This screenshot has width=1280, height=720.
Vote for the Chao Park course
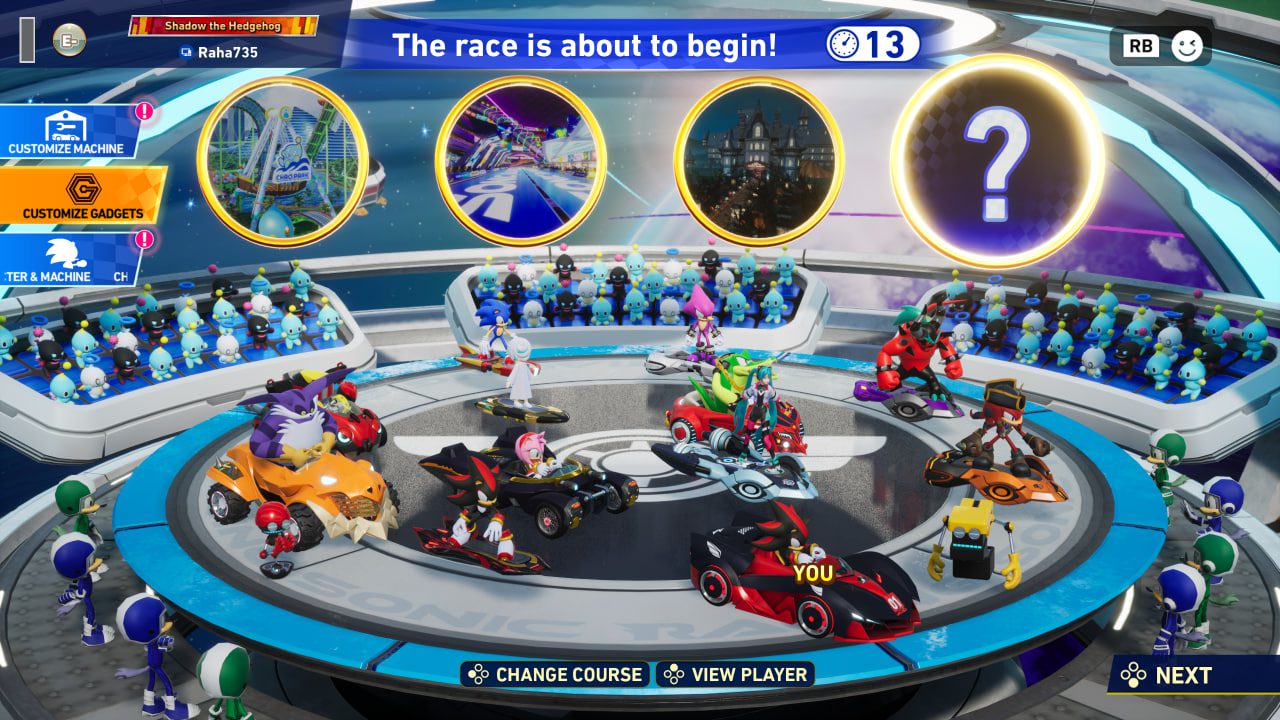pyautogui.click(x=283, y=161)
